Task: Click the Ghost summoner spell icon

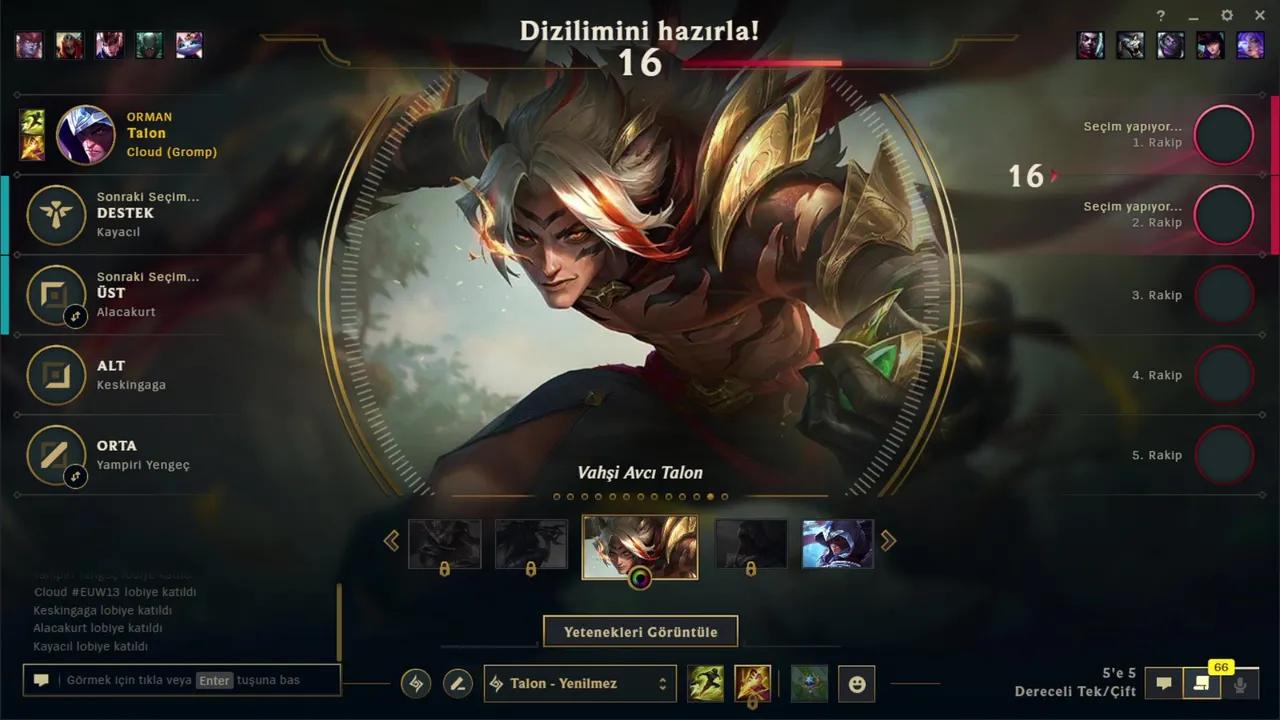Action: click(x=705, y=683)
